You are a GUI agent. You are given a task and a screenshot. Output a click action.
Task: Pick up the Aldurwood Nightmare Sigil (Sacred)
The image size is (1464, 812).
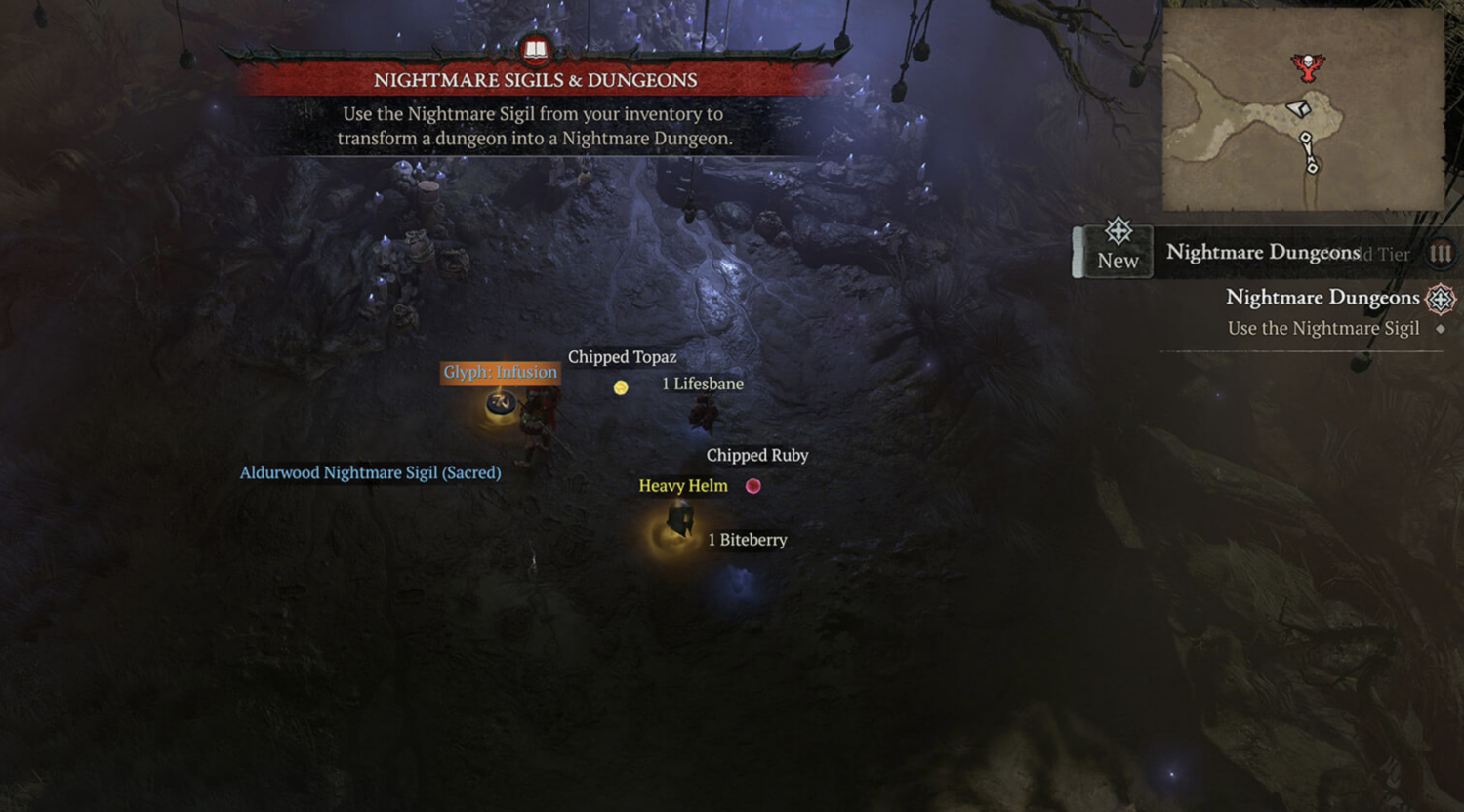[x=370, y=472]
